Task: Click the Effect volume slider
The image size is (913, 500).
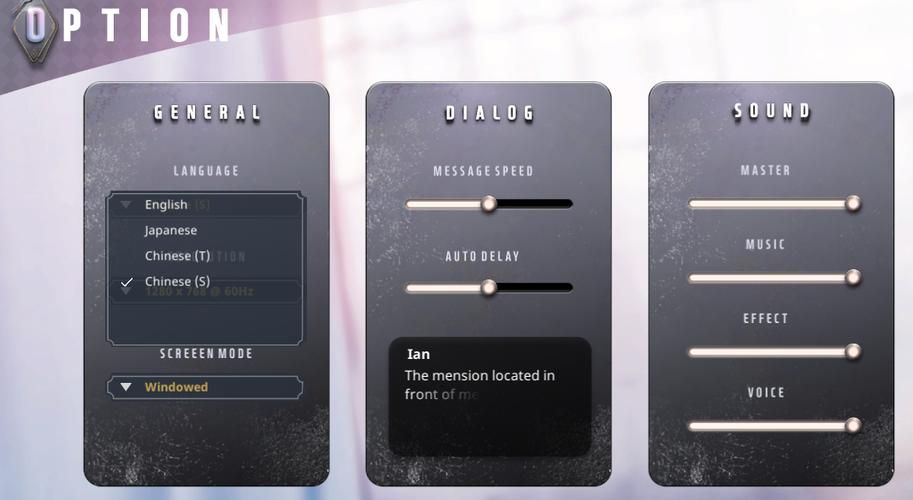Action: [852, 352]
